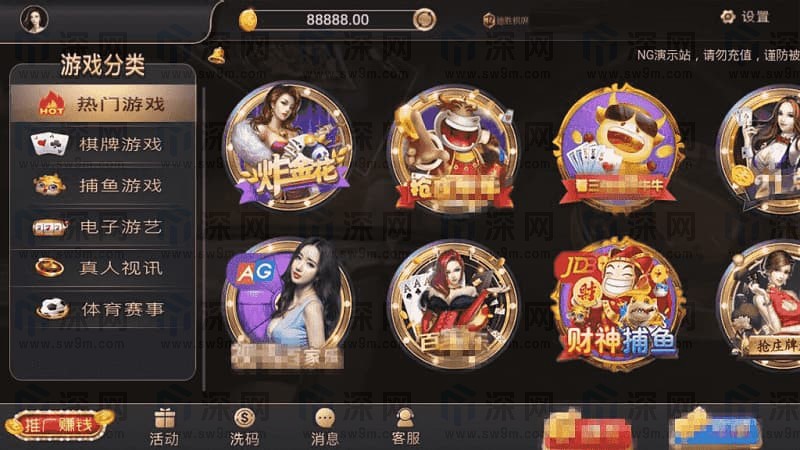800x450 pixels.
Task: Open the 洗码 rebate menu
Action: click(244, 427)
